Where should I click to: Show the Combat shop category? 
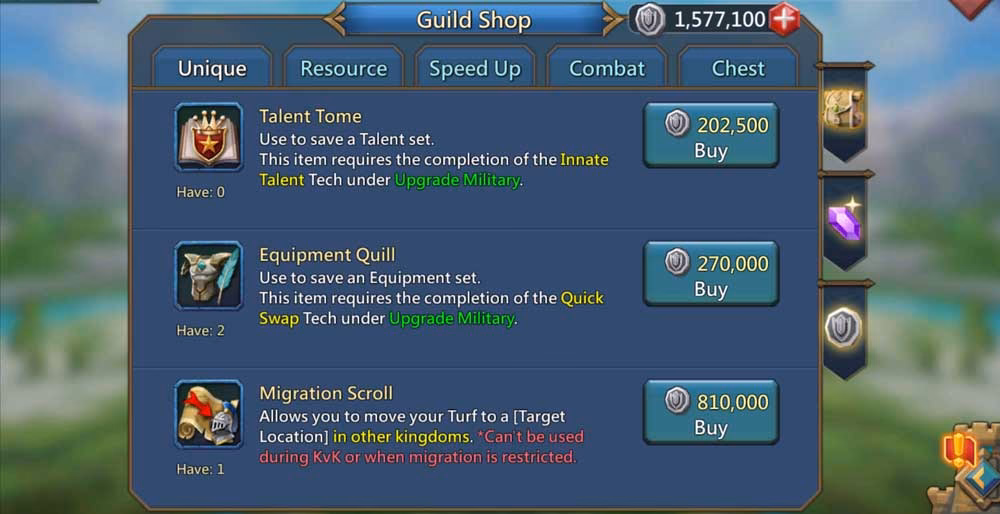[607, 68]
